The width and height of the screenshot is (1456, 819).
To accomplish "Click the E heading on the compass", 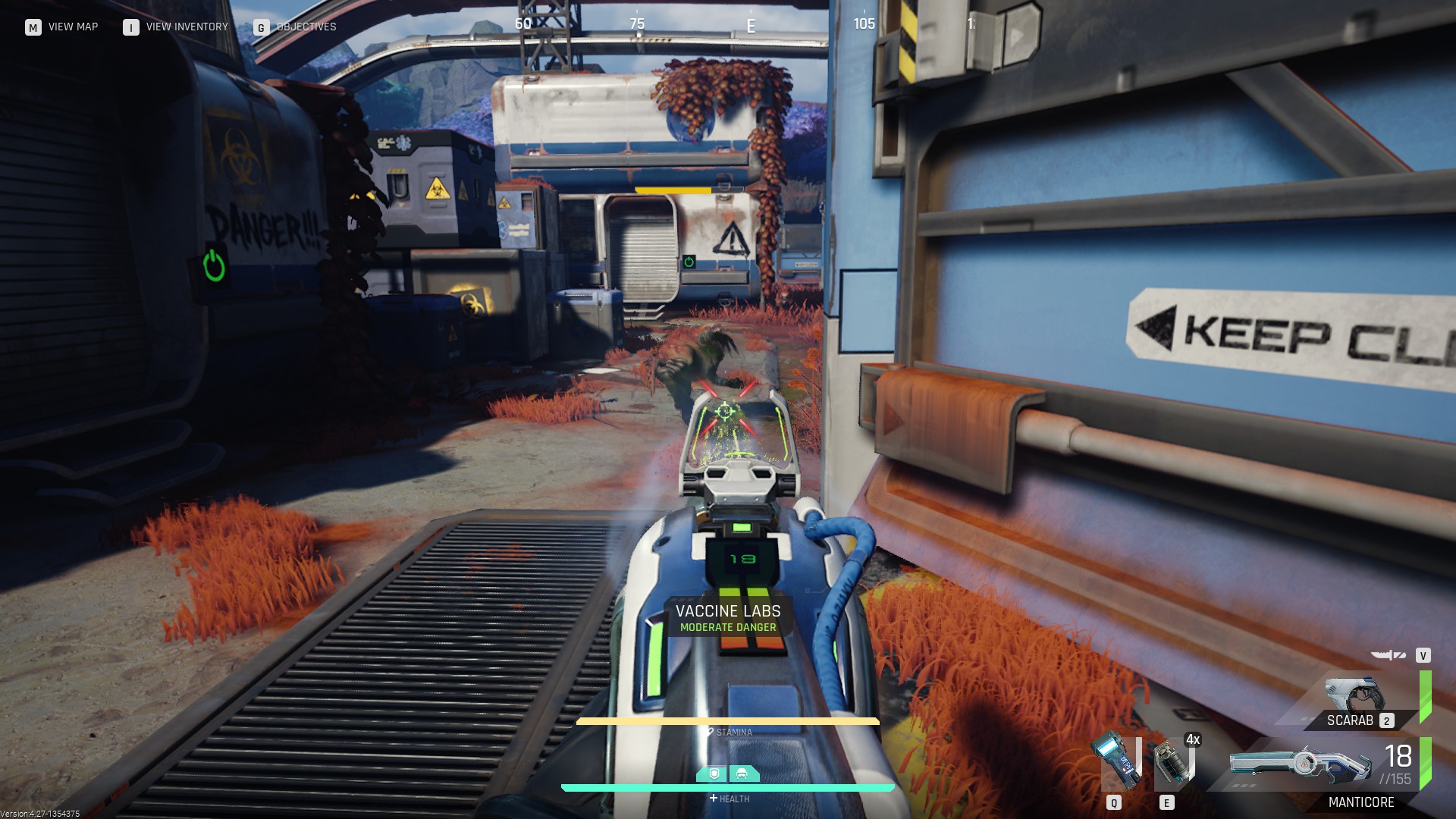I will click(x=751, y=26).
